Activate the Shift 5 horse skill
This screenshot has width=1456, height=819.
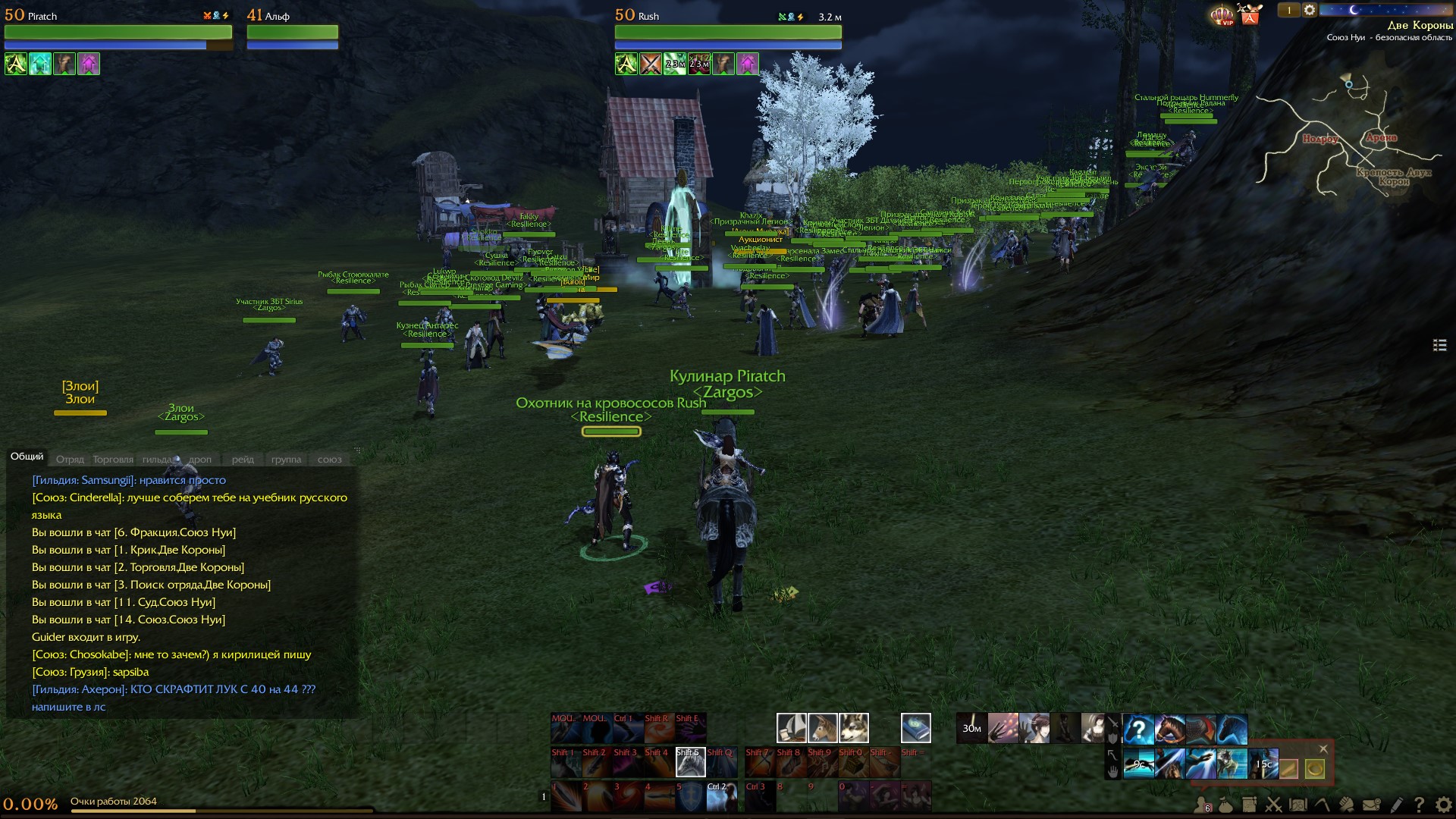point(690,763)
